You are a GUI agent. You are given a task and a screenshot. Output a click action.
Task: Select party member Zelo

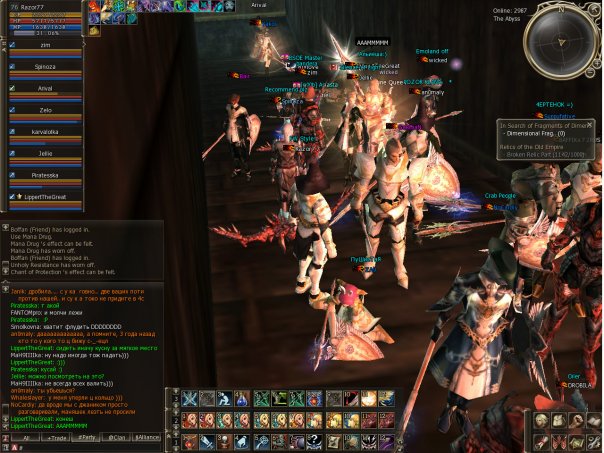pyautogui.click(x=44, y=108)
